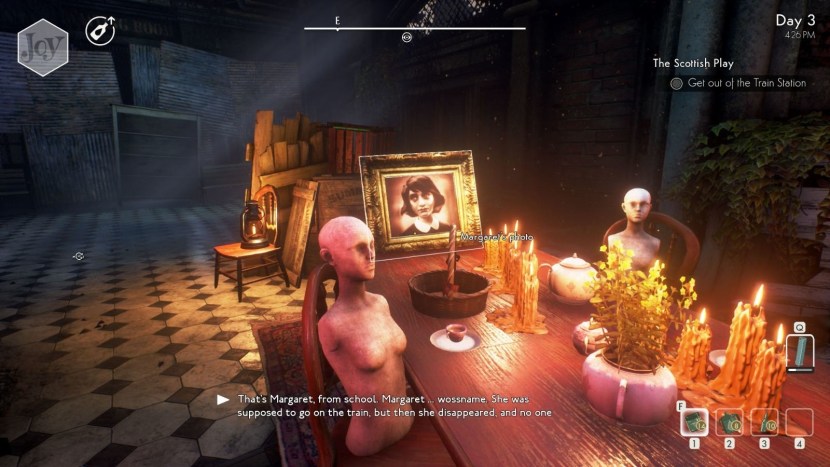Click the compass bar heading strip
The height and width of the screenshot is (467, 830).
pos(414,28)
